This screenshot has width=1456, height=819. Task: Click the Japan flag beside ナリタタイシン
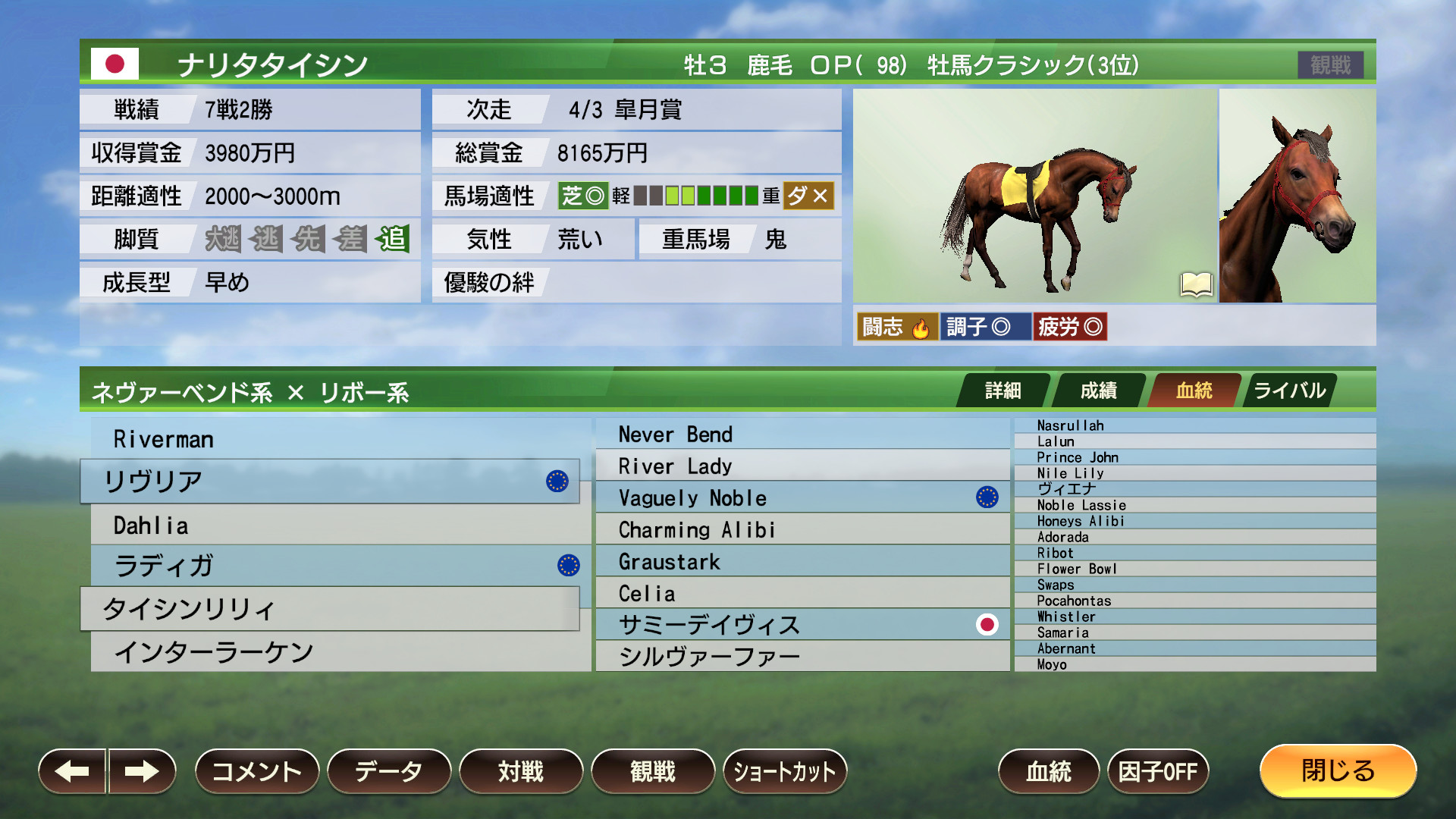115,65
